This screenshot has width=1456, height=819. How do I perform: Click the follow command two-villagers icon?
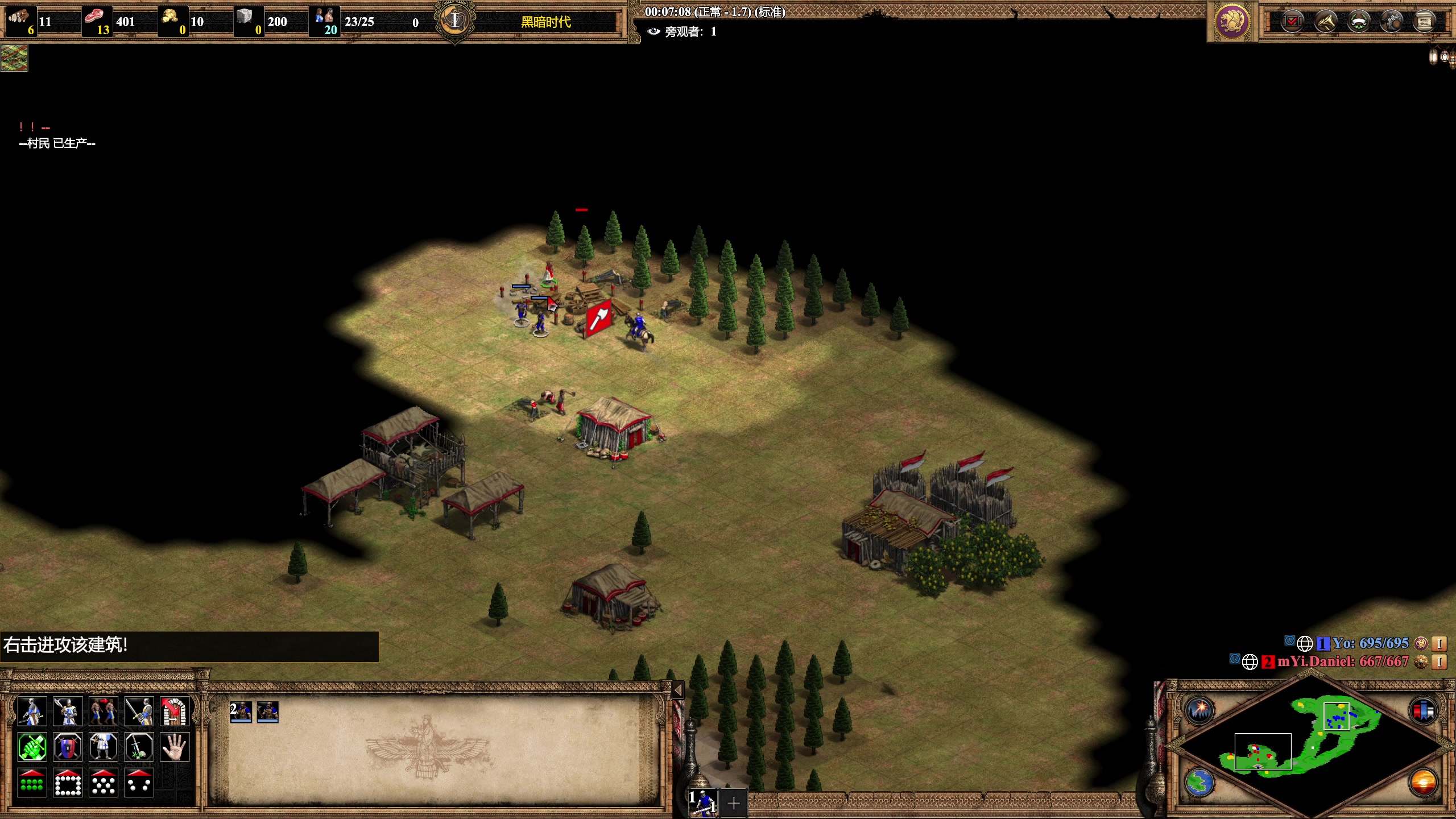(103, 711)
